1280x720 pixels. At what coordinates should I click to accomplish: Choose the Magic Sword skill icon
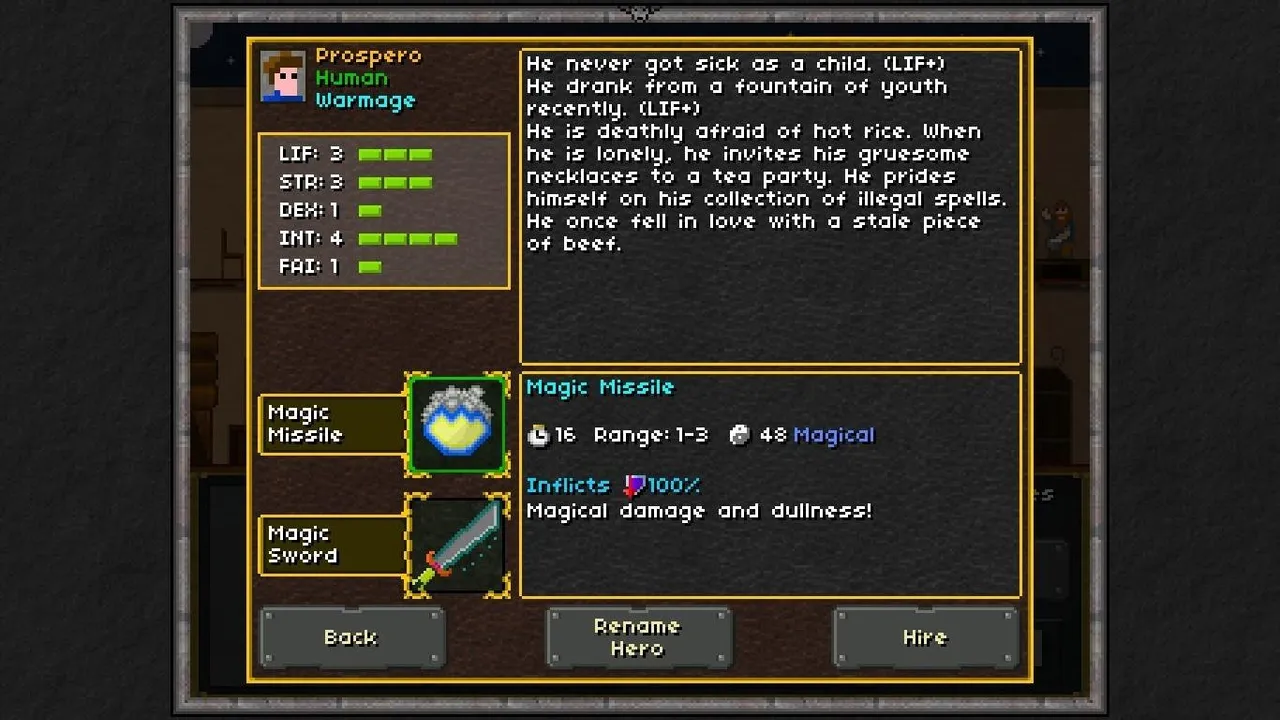pos(457,545)
